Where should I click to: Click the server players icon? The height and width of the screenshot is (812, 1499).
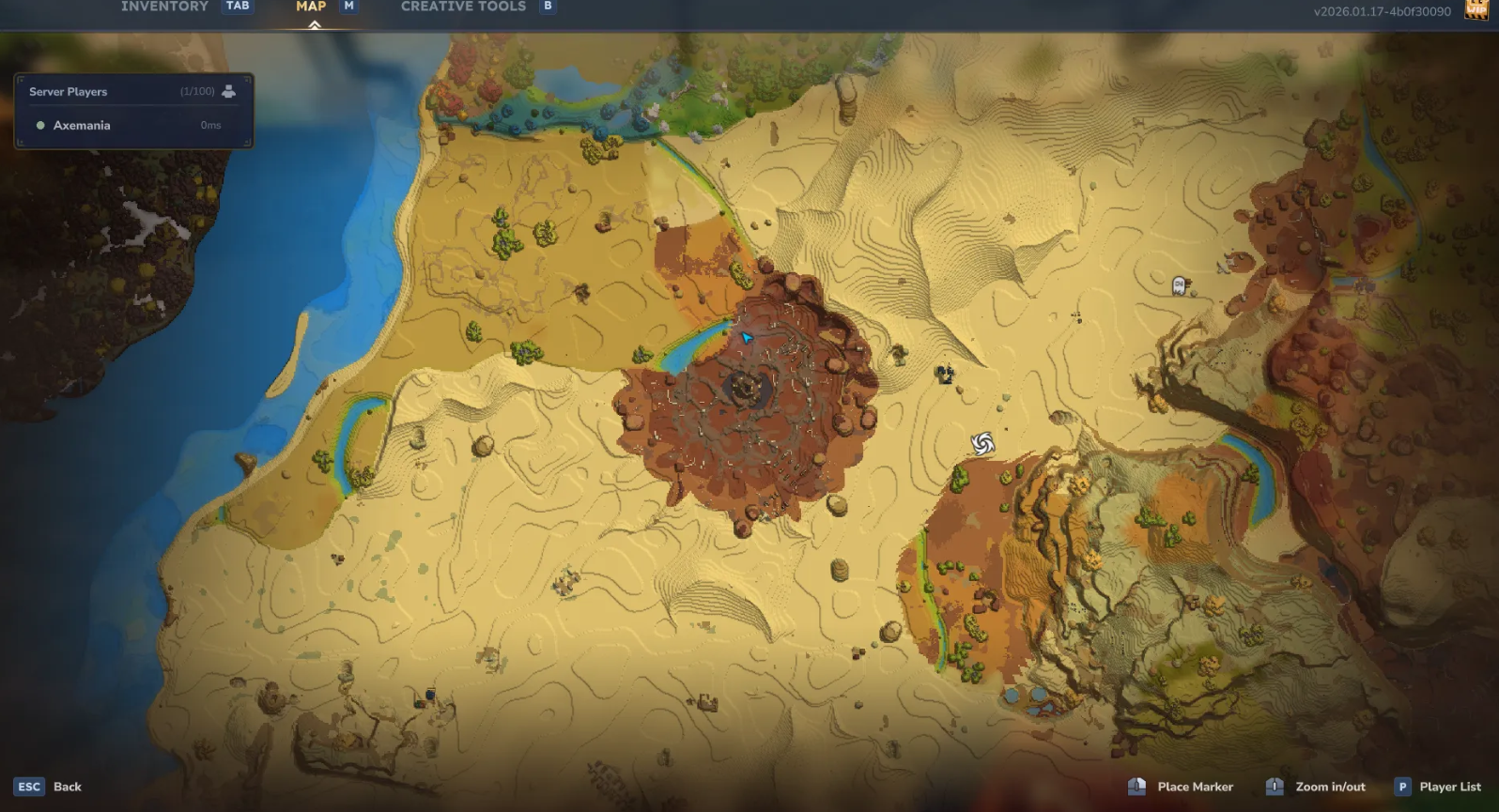click(x=228, y=91)
